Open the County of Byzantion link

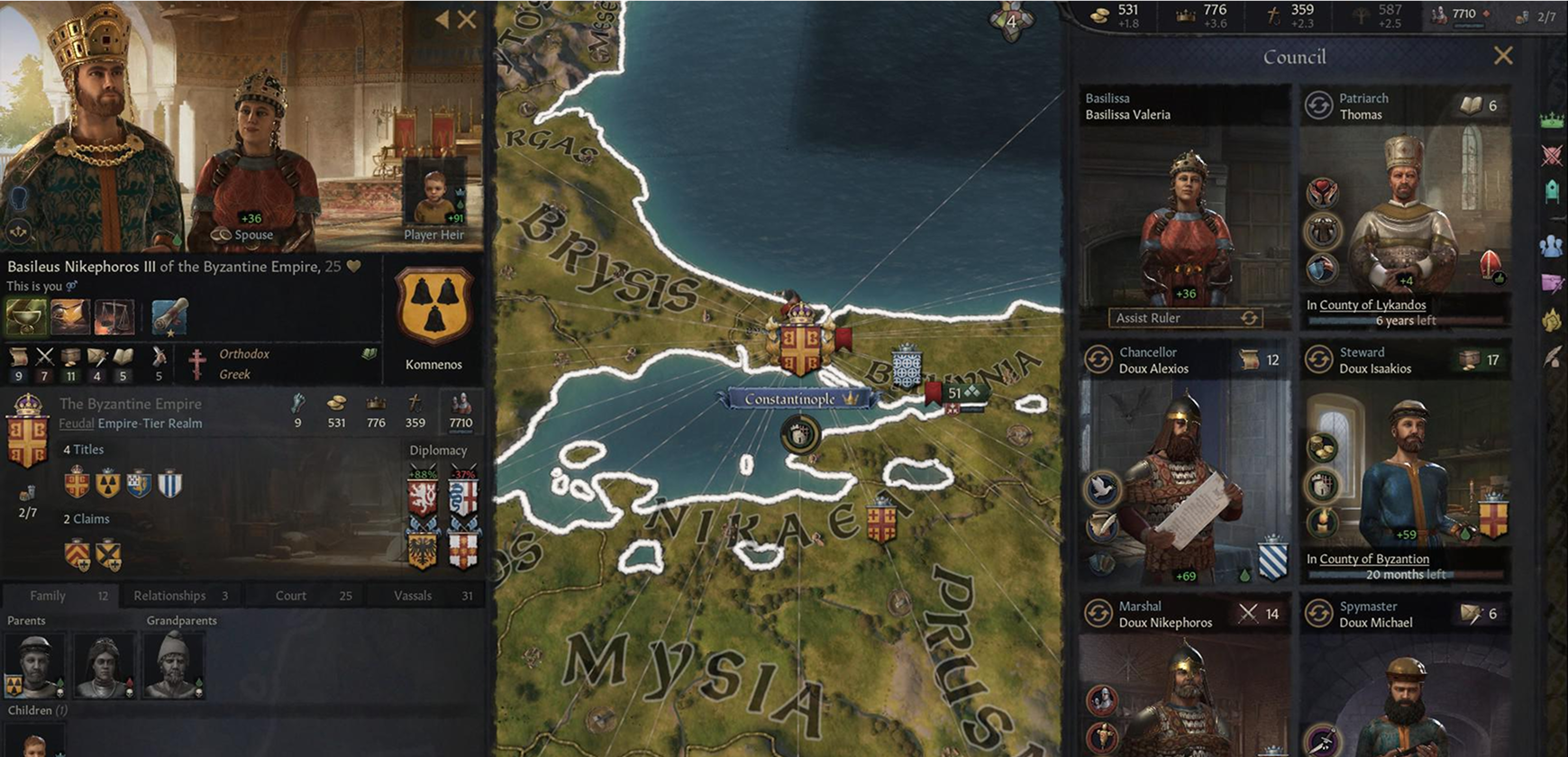click(x=1374, y=559)
